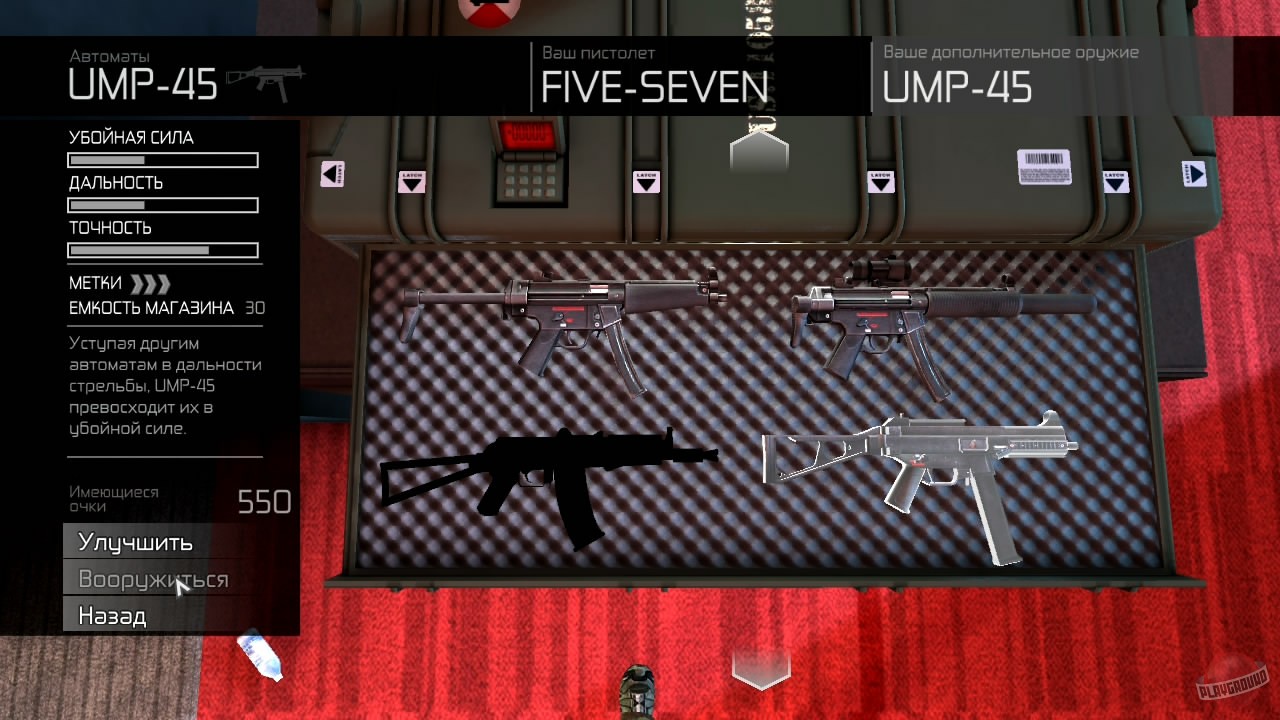
Task: Click the leftmost LATCH down arrow
Action: 412,181
